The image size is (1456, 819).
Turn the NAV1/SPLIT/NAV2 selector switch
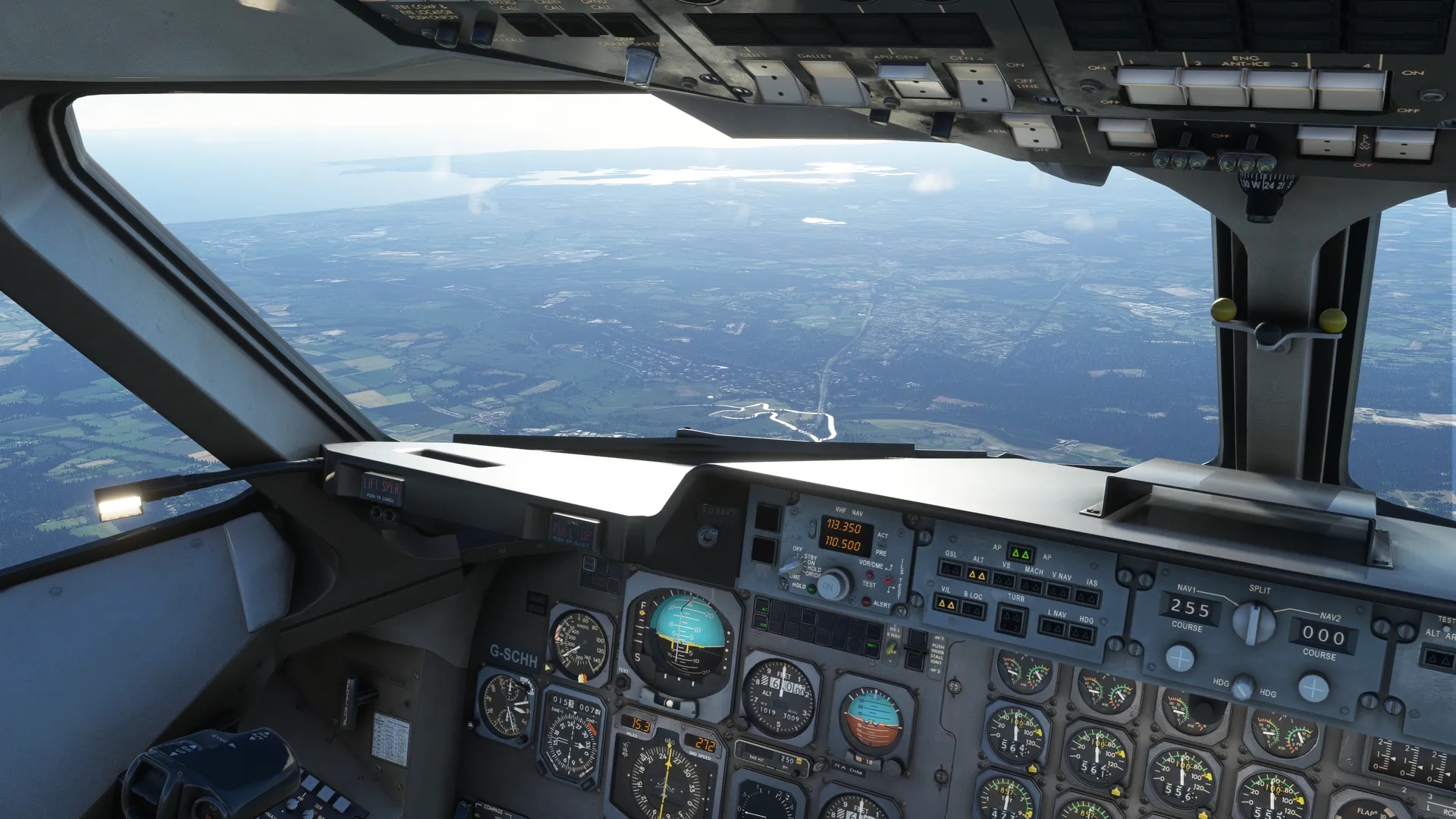pos(1254,623)
